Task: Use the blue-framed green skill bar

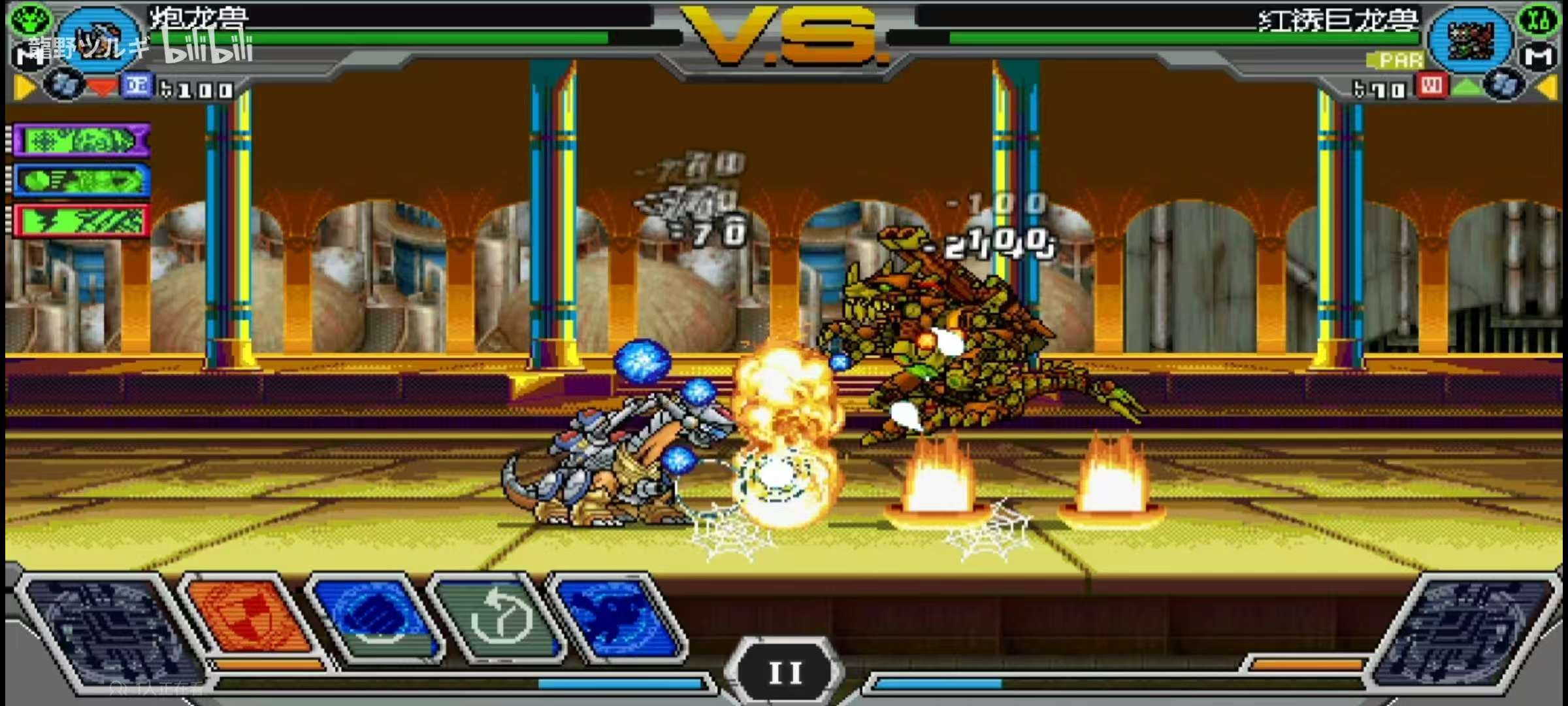Action: click(81, 181)
